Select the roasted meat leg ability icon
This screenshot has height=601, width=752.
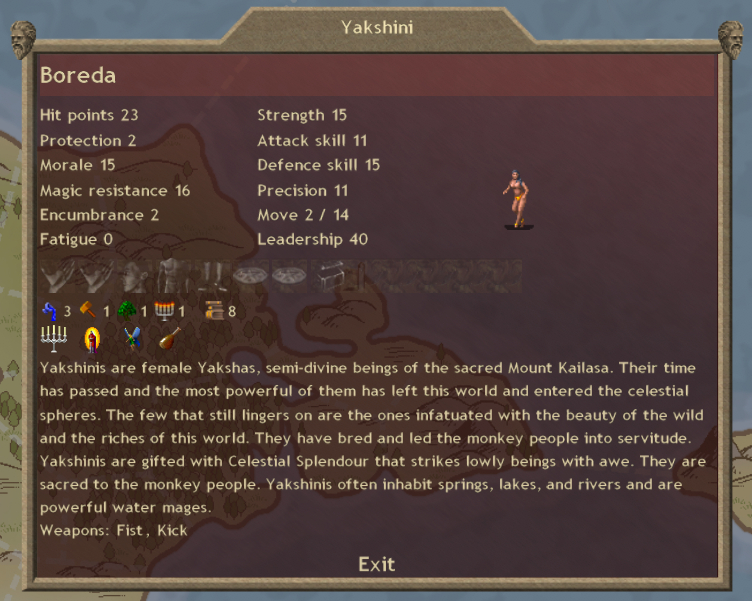(168, 339)
